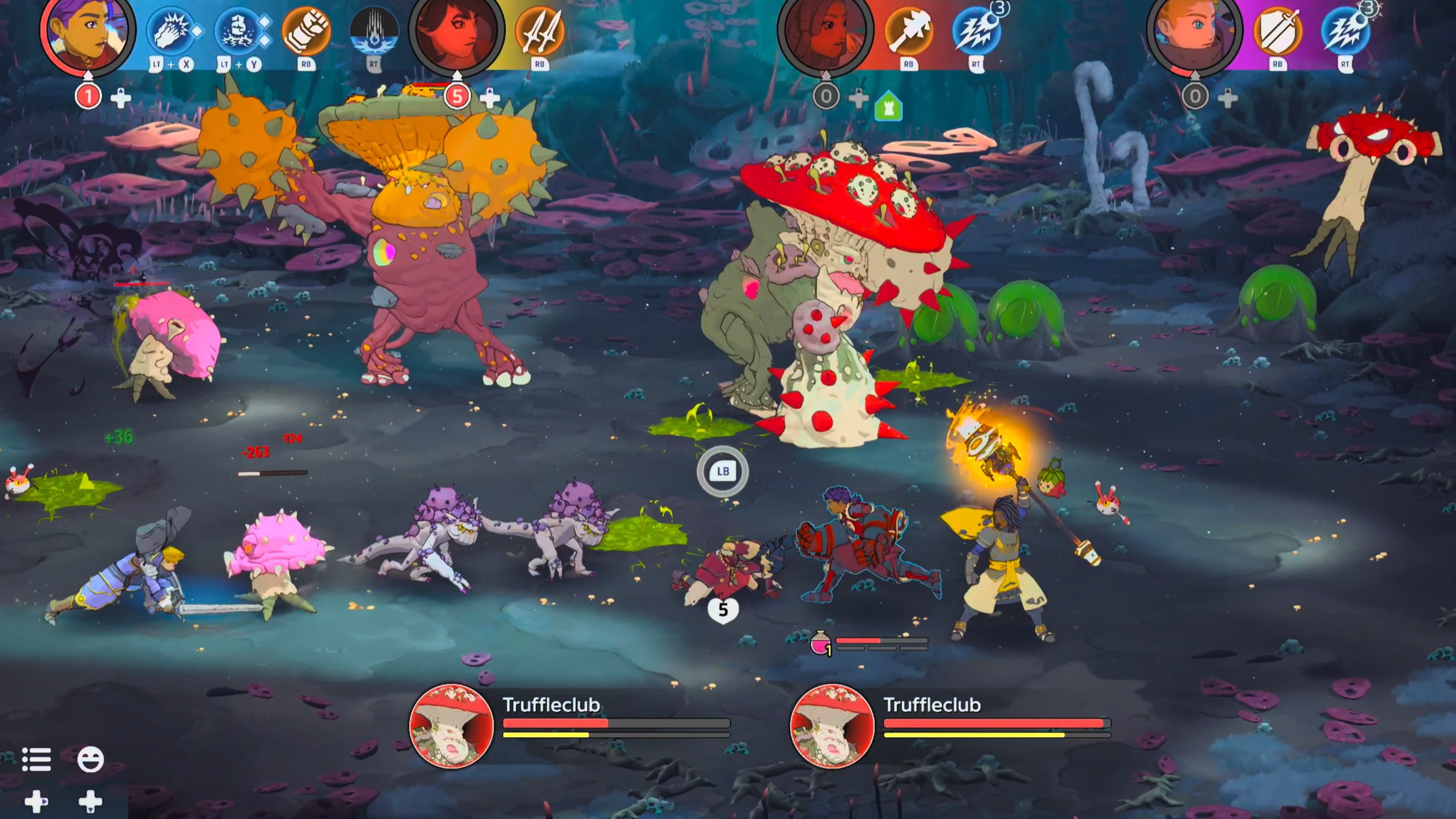This screenshot has width=1456, height=819.
Task: Select the Truffleclub portrait with half health
Action: [x=451, y=726]
